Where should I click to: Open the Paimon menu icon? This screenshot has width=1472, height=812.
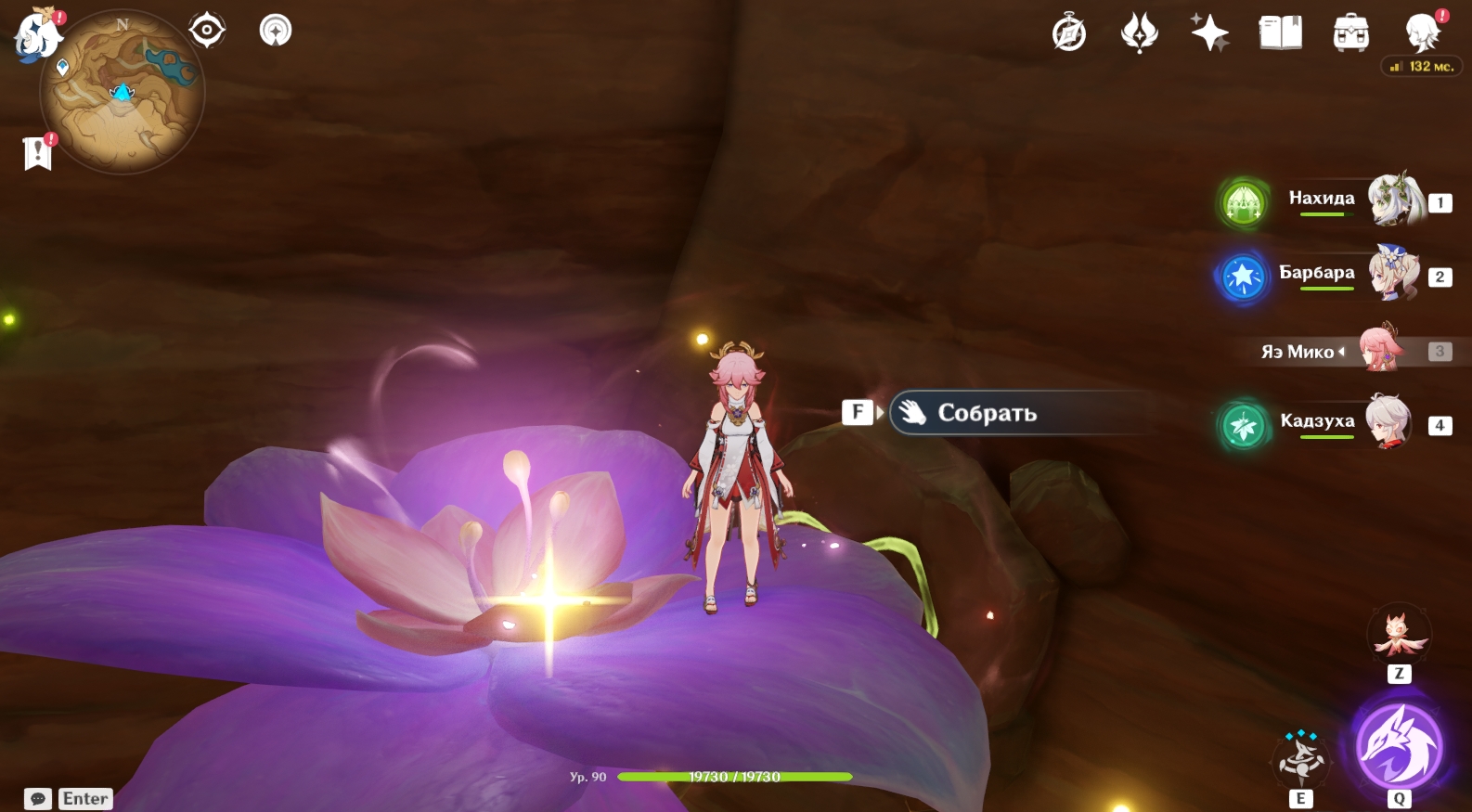tap(37, 37)
